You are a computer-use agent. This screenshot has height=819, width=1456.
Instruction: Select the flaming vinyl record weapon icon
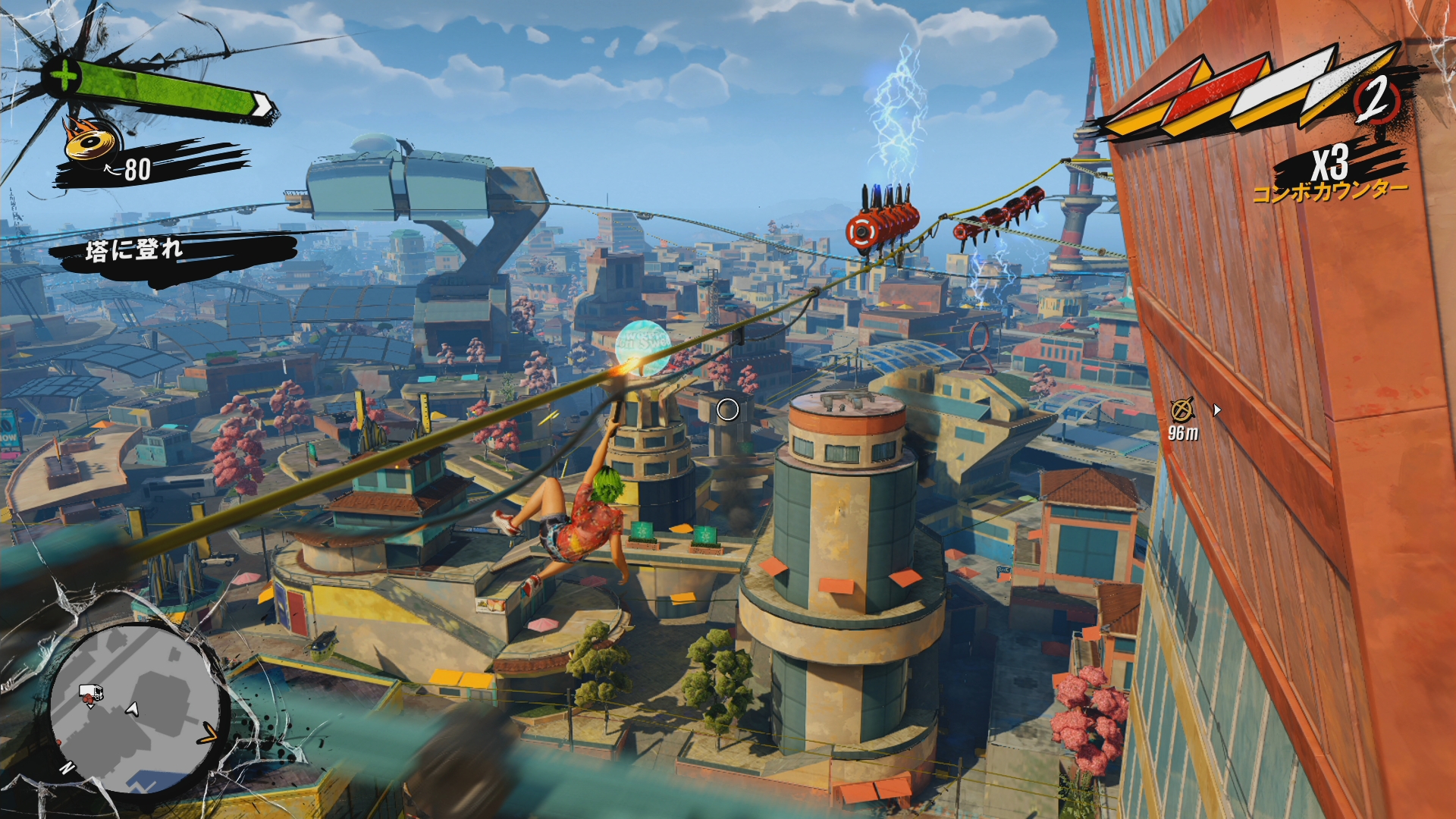click(x=92, y=141)
